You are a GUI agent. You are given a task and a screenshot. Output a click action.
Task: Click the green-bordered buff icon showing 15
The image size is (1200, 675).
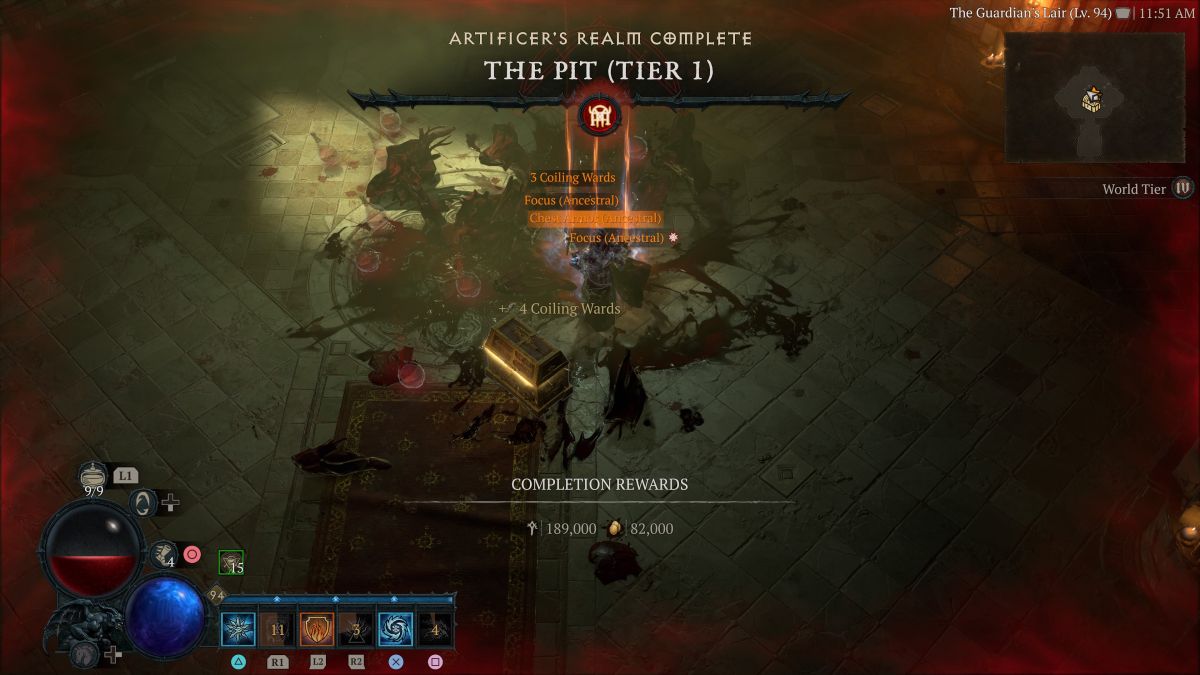point(231,563)
